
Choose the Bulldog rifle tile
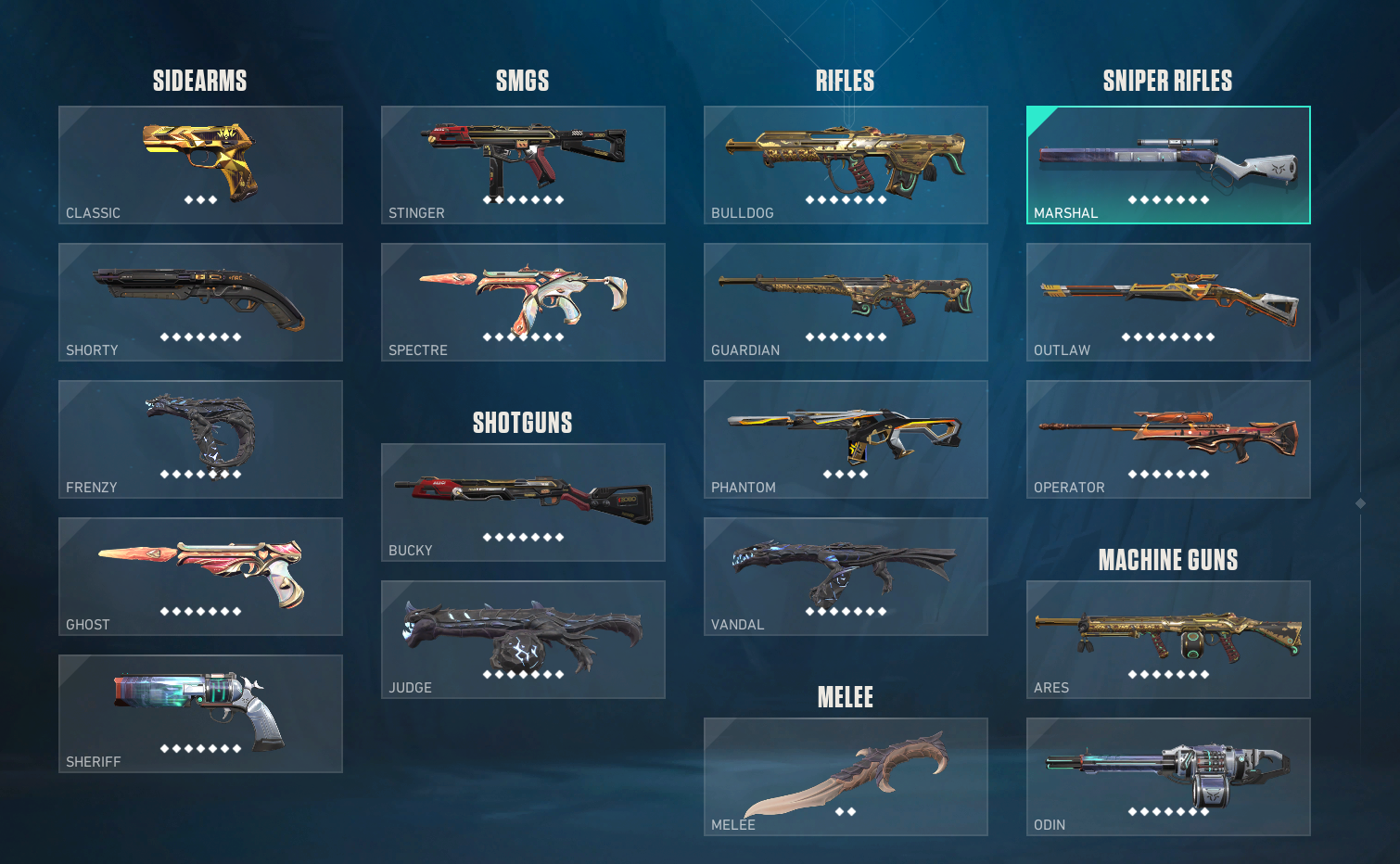[x=846, y=165]
